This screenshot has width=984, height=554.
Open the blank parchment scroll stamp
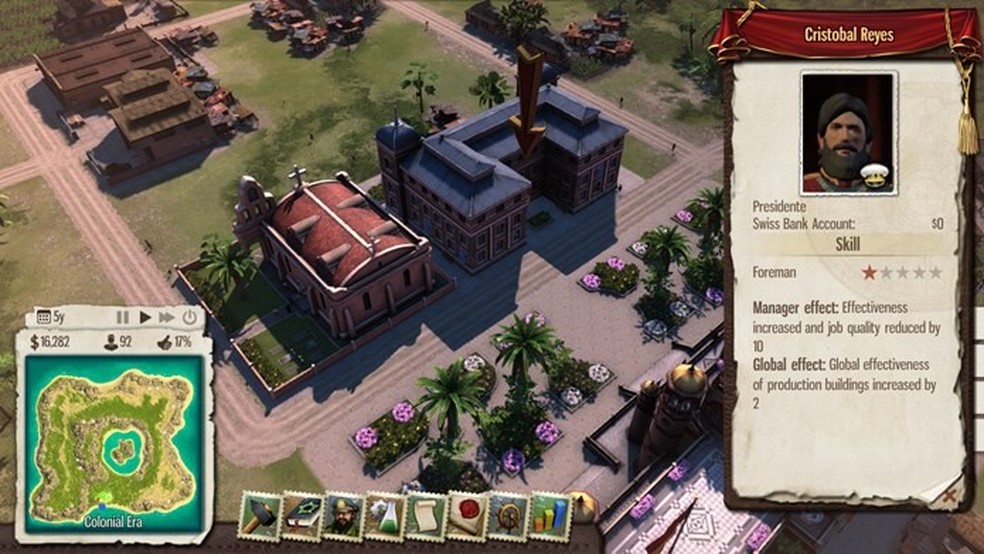(x=425, y=516)
